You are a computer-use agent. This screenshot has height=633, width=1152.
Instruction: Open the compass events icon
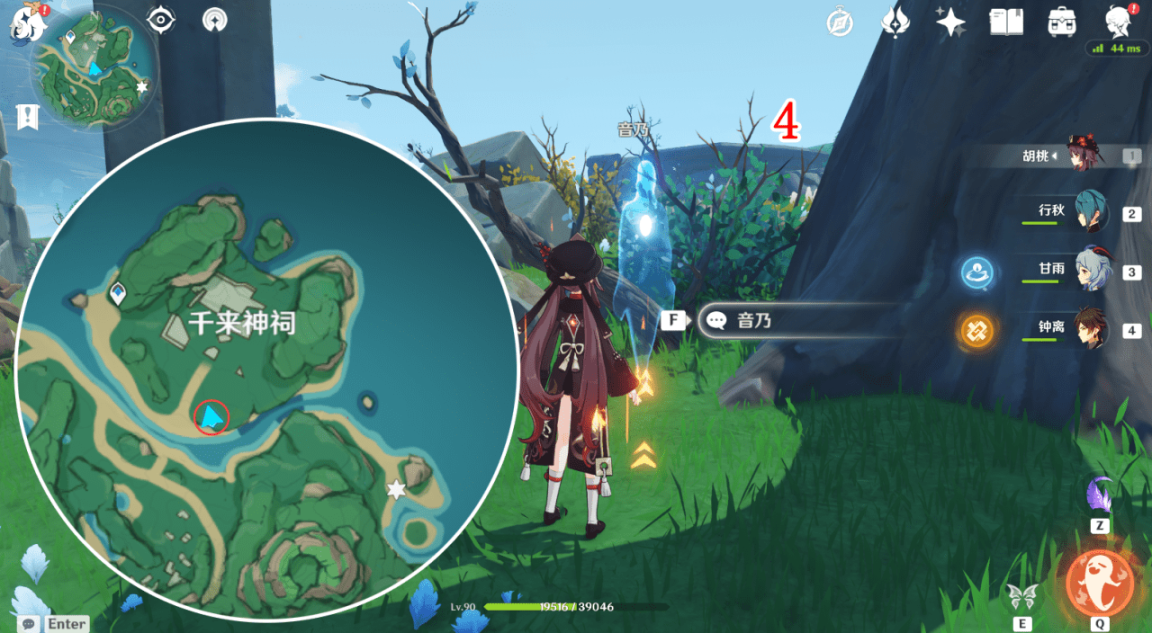coord(839,21)
